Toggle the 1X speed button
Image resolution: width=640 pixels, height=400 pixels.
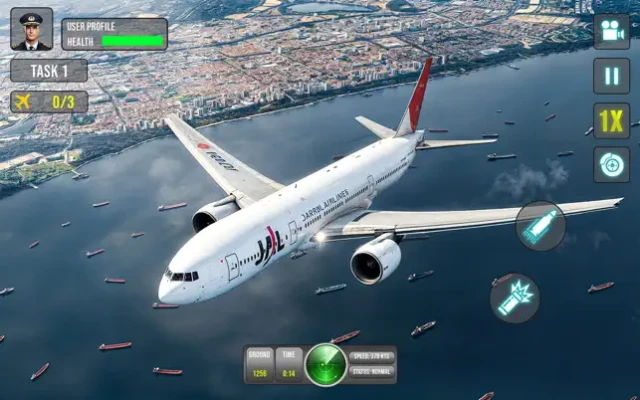(611, 120)
